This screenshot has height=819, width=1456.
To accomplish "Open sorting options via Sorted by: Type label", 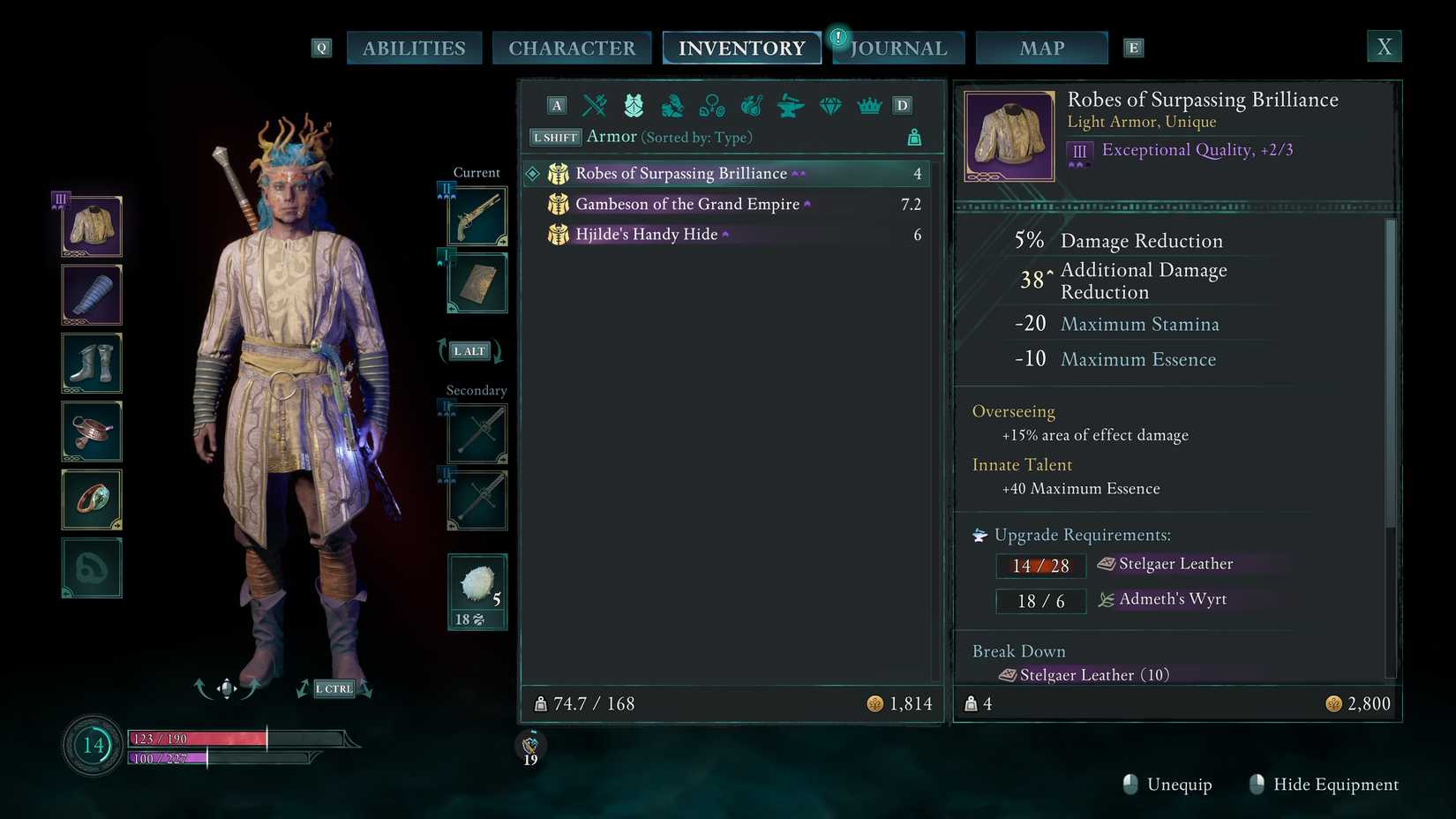I will pyautogui.click(x=696, y=138).
